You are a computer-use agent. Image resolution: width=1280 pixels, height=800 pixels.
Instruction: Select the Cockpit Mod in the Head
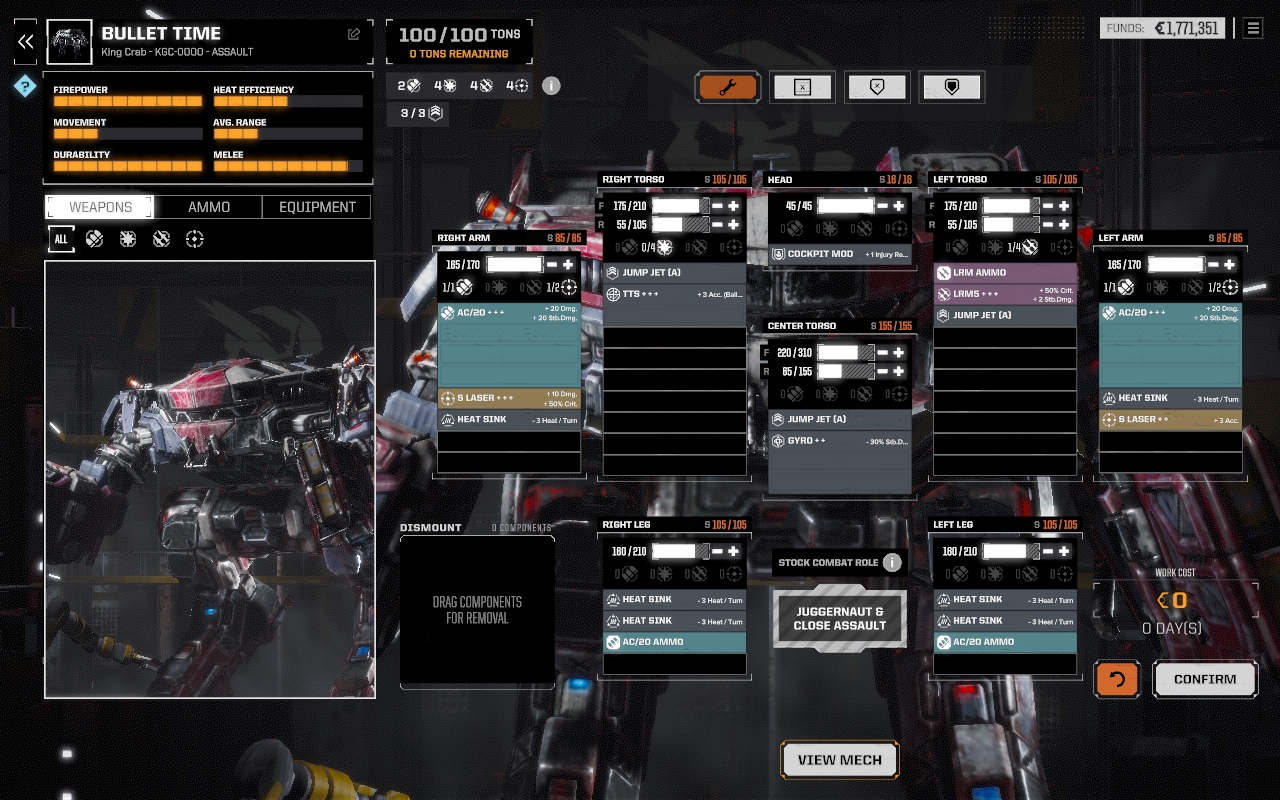840,254
